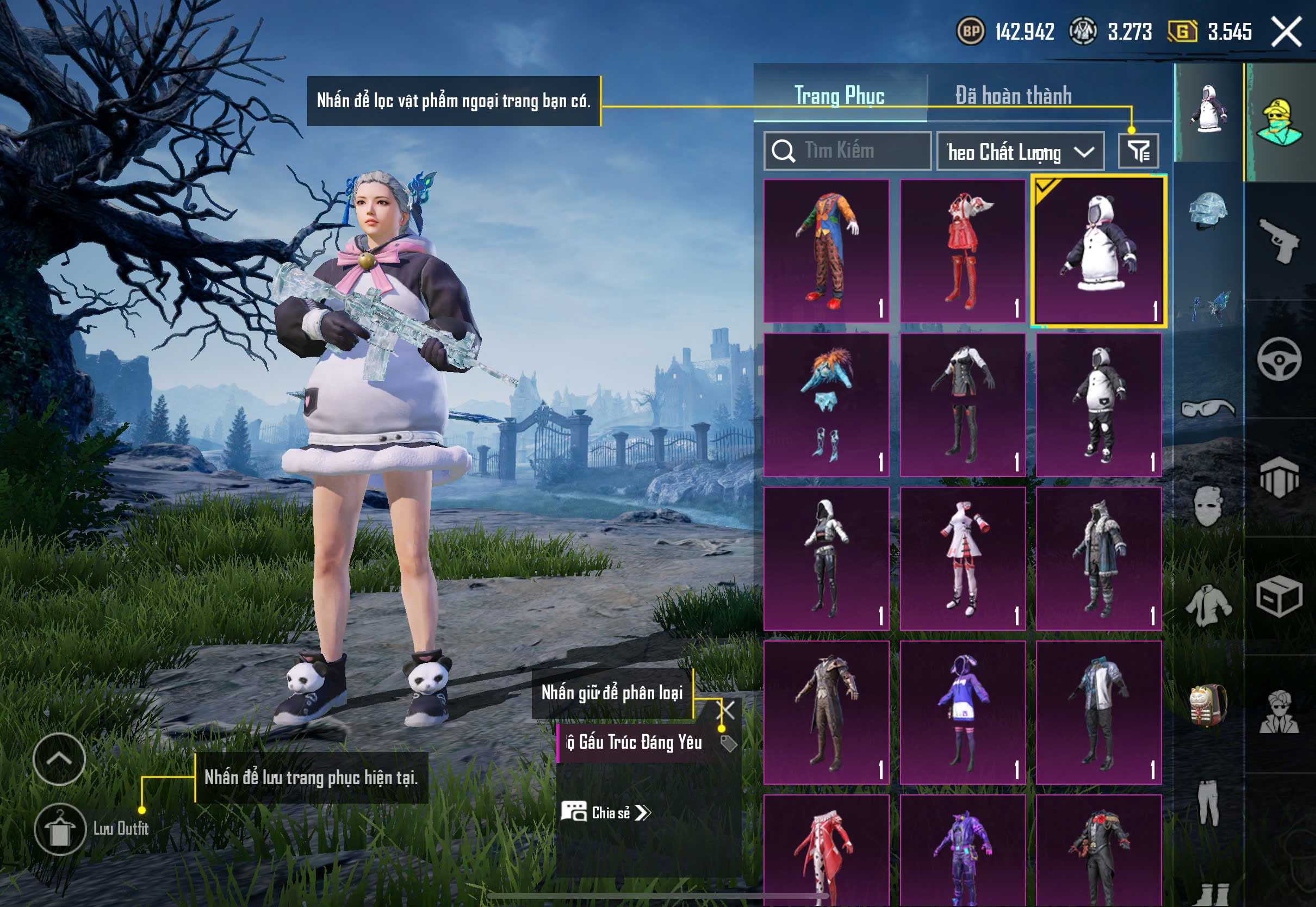Open the vehicle steering wheel category

coord(1279,359)
